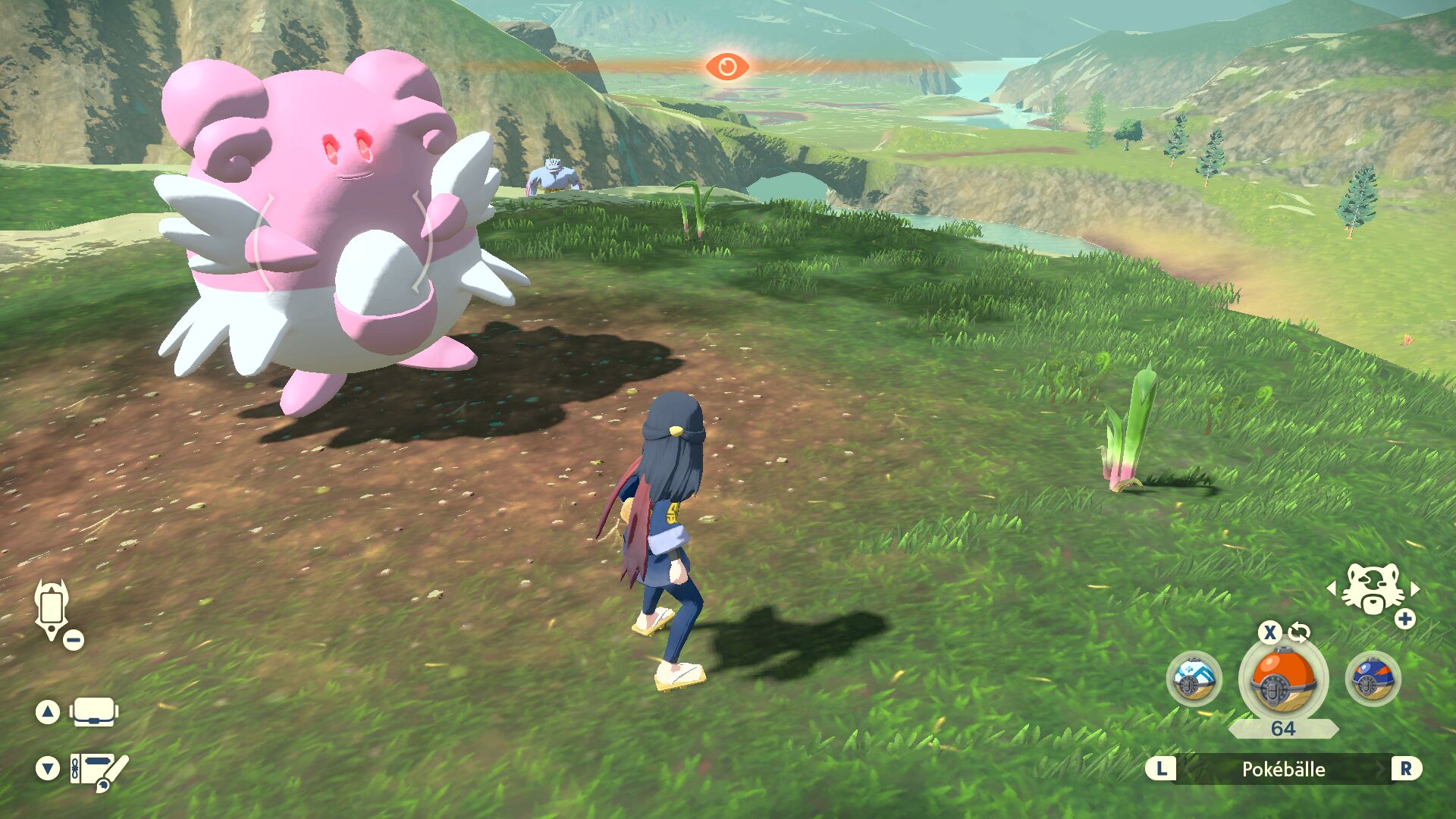Switch ride Pokémon with the right arrow

coord(1415,588)
